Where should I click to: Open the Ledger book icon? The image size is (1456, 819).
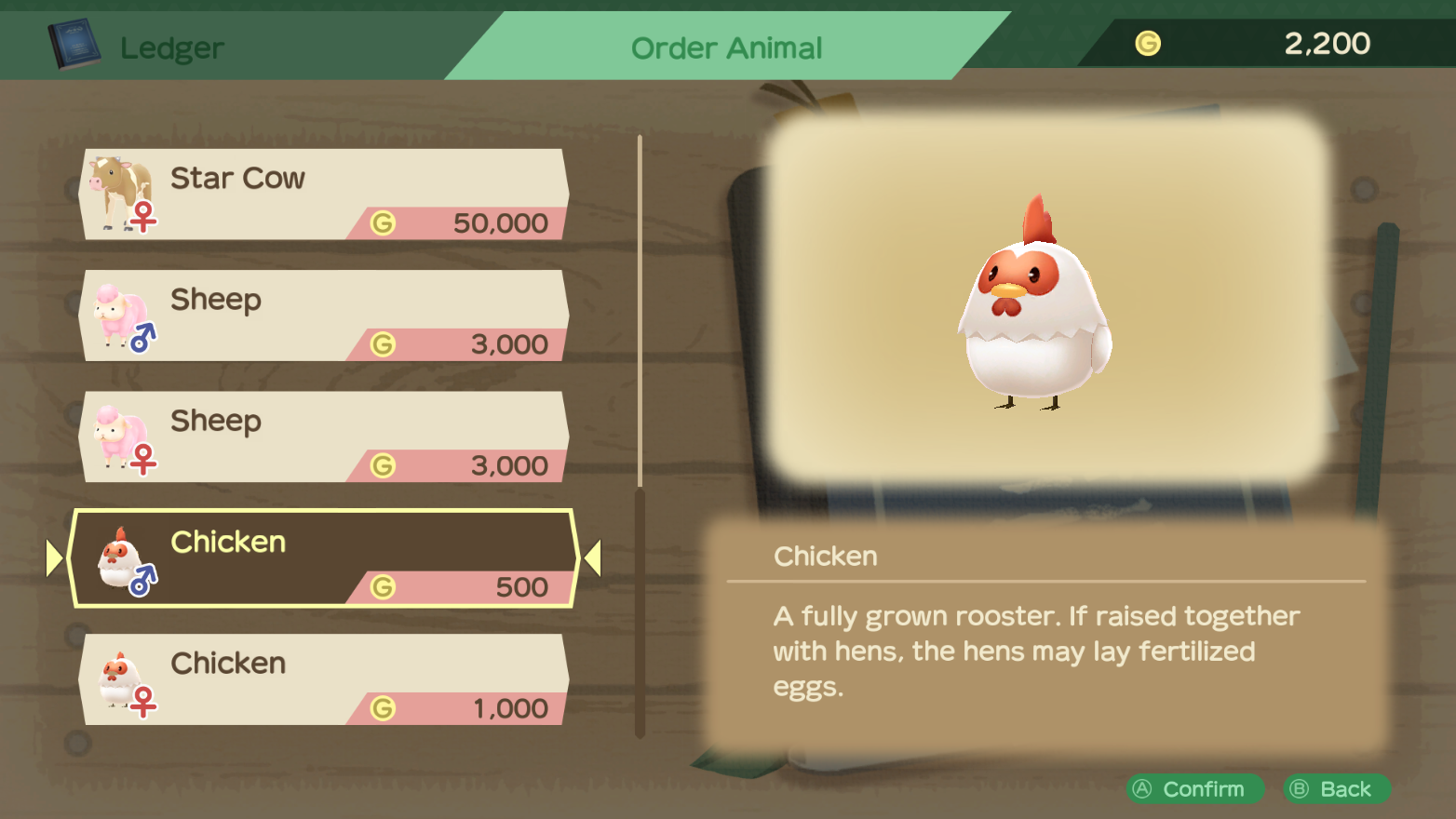click(x=74, y=45)
